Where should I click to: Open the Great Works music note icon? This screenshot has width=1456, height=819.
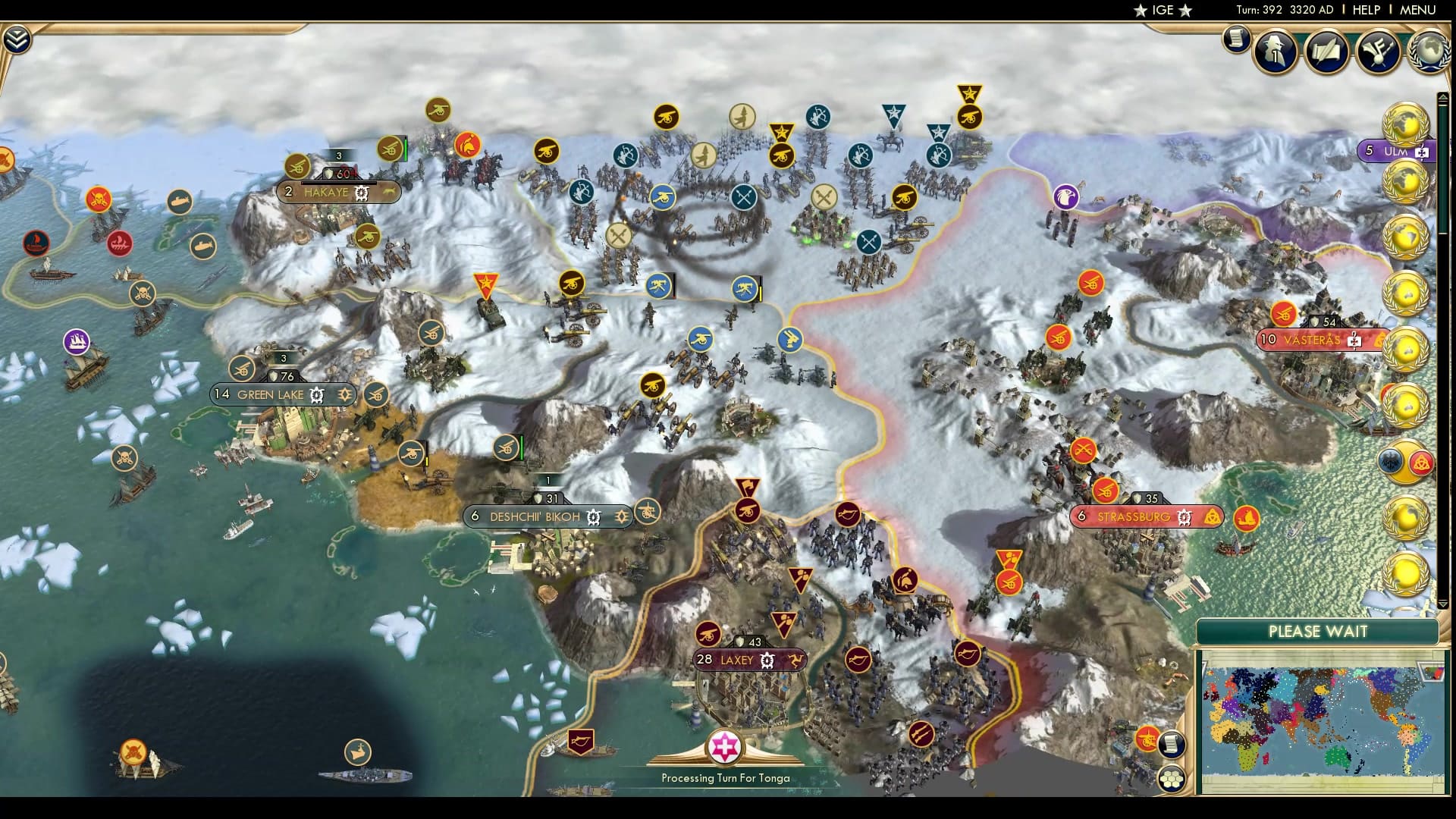click(x=1379, y=53)
